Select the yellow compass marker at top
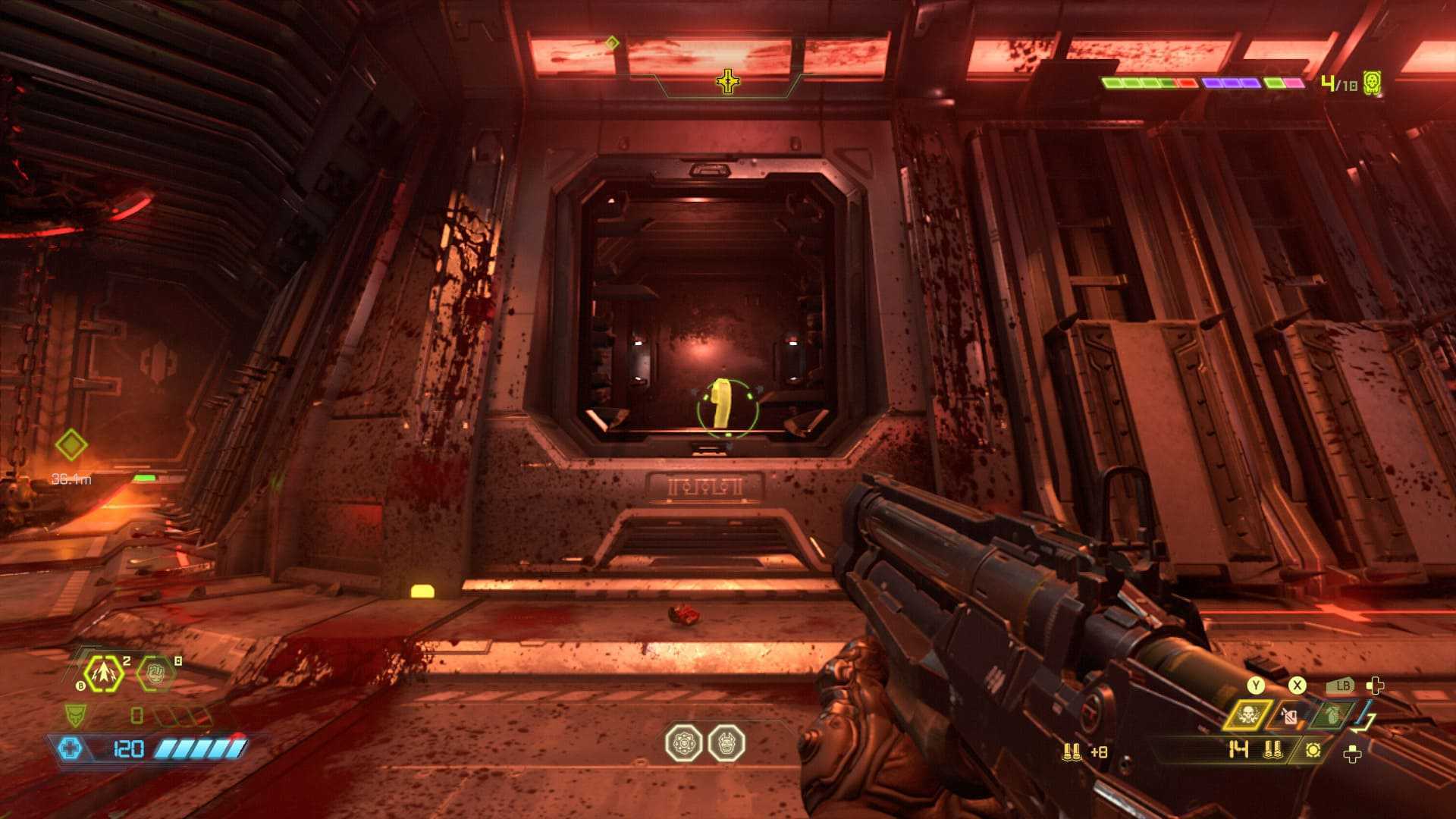This screenshot has width=1456, height=819. coord(728,81)
